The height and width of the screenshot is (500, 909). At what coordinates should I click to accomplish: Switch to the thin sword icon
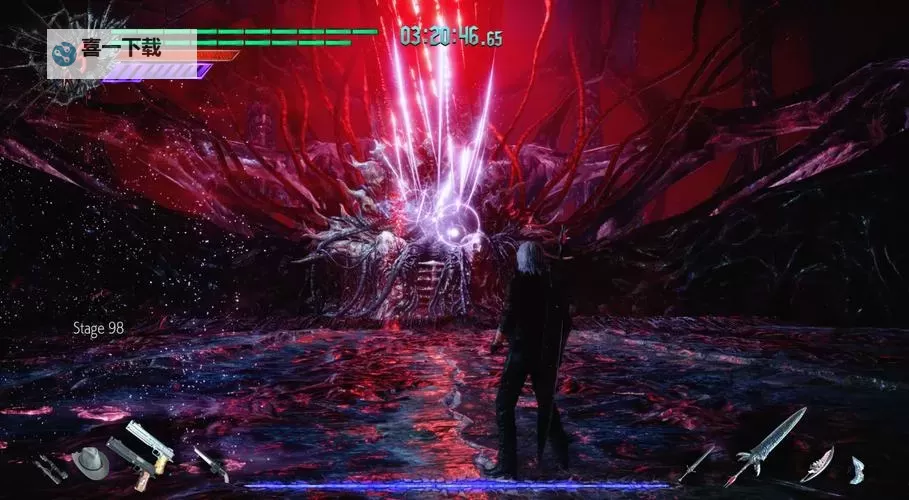(697, 461)
